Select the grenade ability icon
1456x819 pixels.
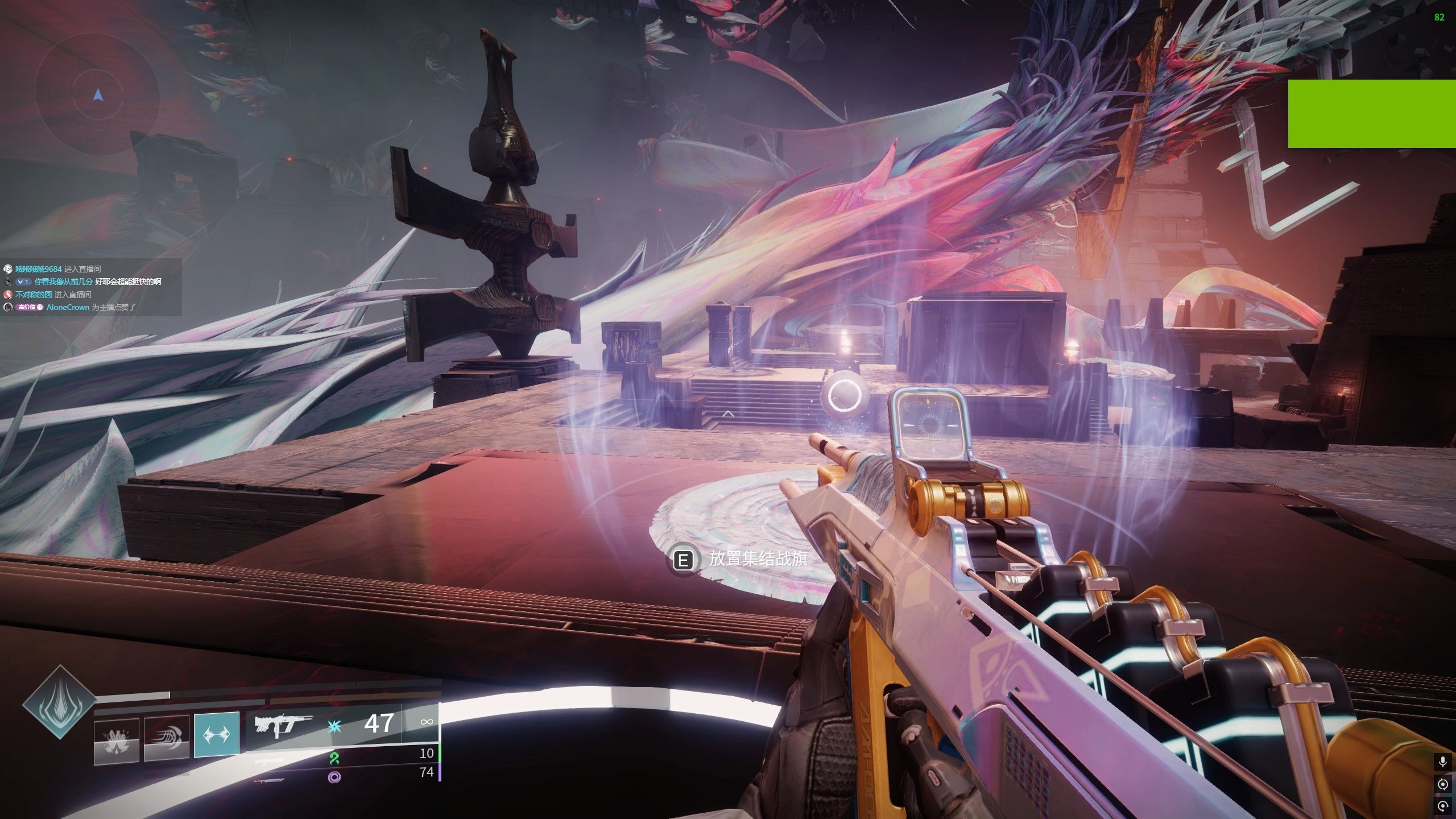pyautogui.click(x=117, y=738)
